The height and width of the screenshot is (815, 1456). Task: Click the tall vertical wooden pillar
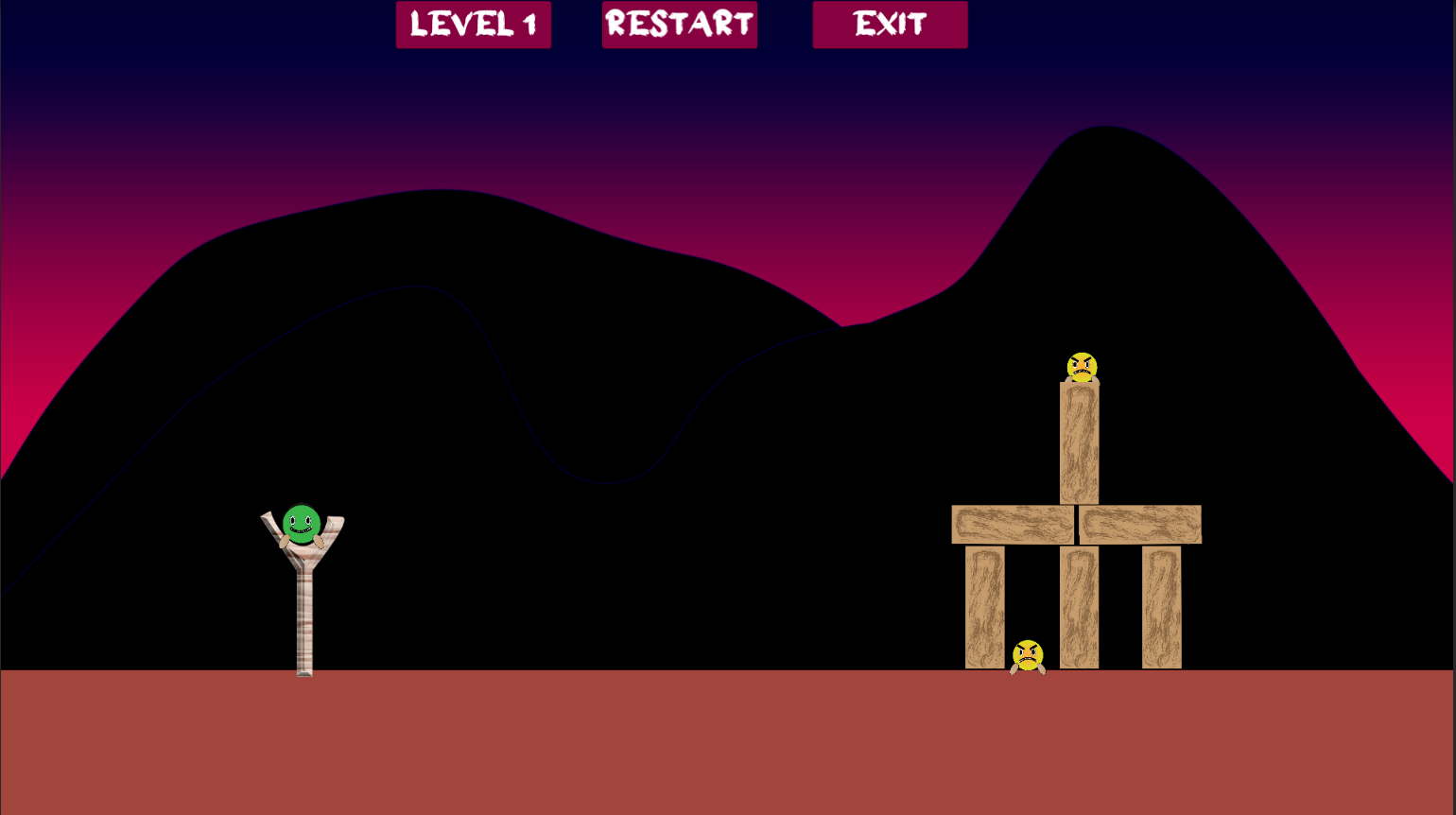point(1080,444)
